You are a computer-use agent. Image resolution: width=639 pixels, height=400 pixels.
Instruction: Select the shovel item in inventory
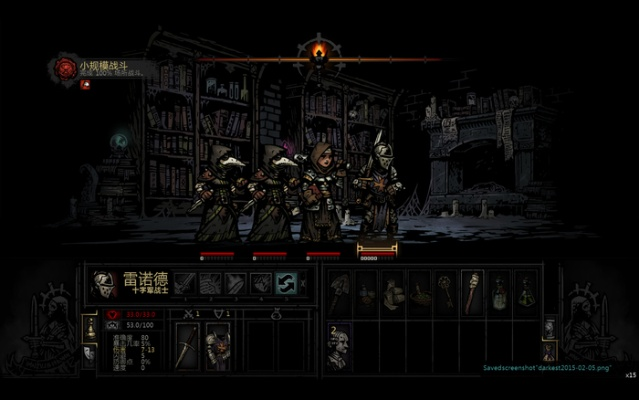coord(340,291)
